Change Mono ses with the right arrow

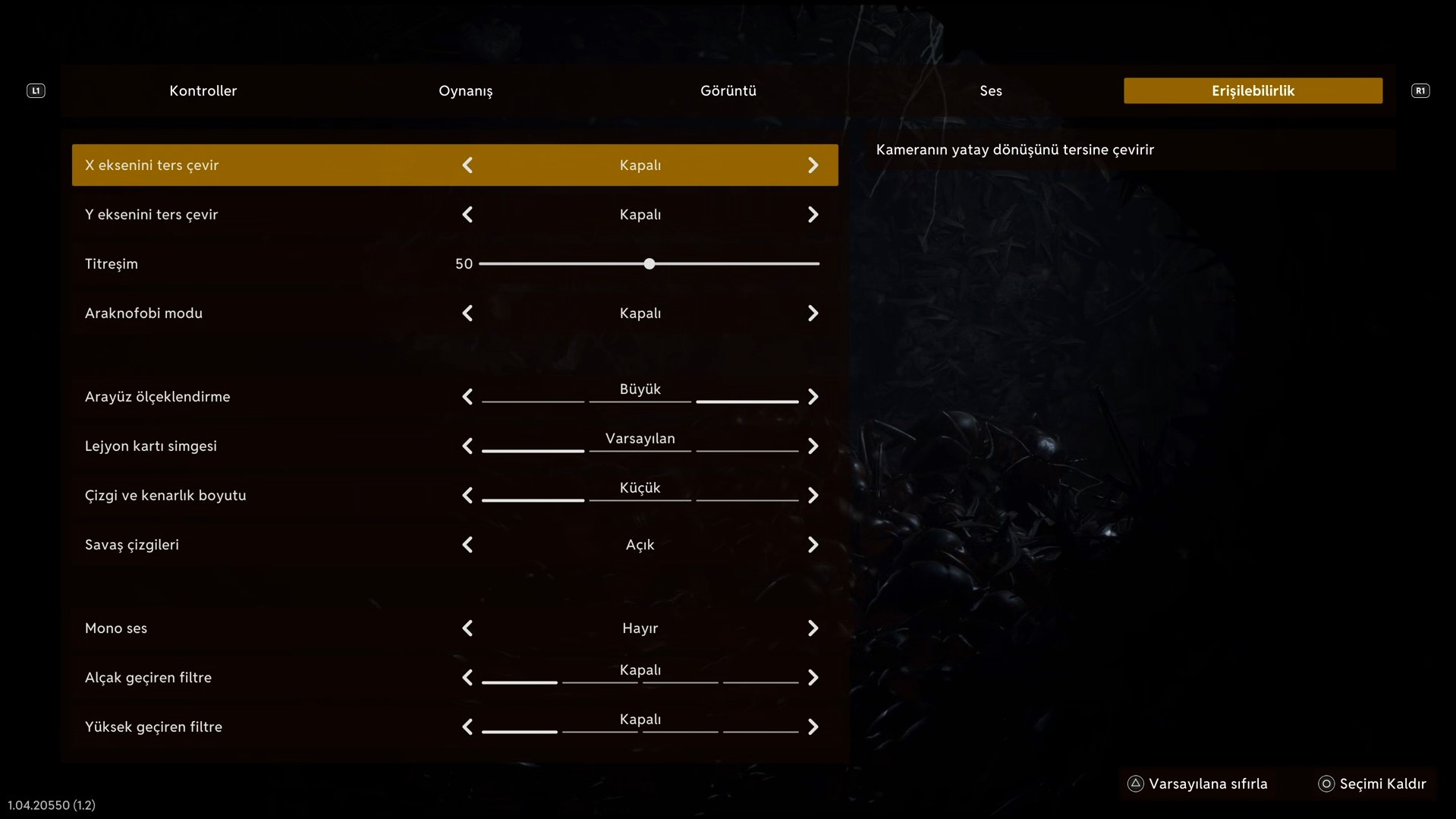[813, 628]
